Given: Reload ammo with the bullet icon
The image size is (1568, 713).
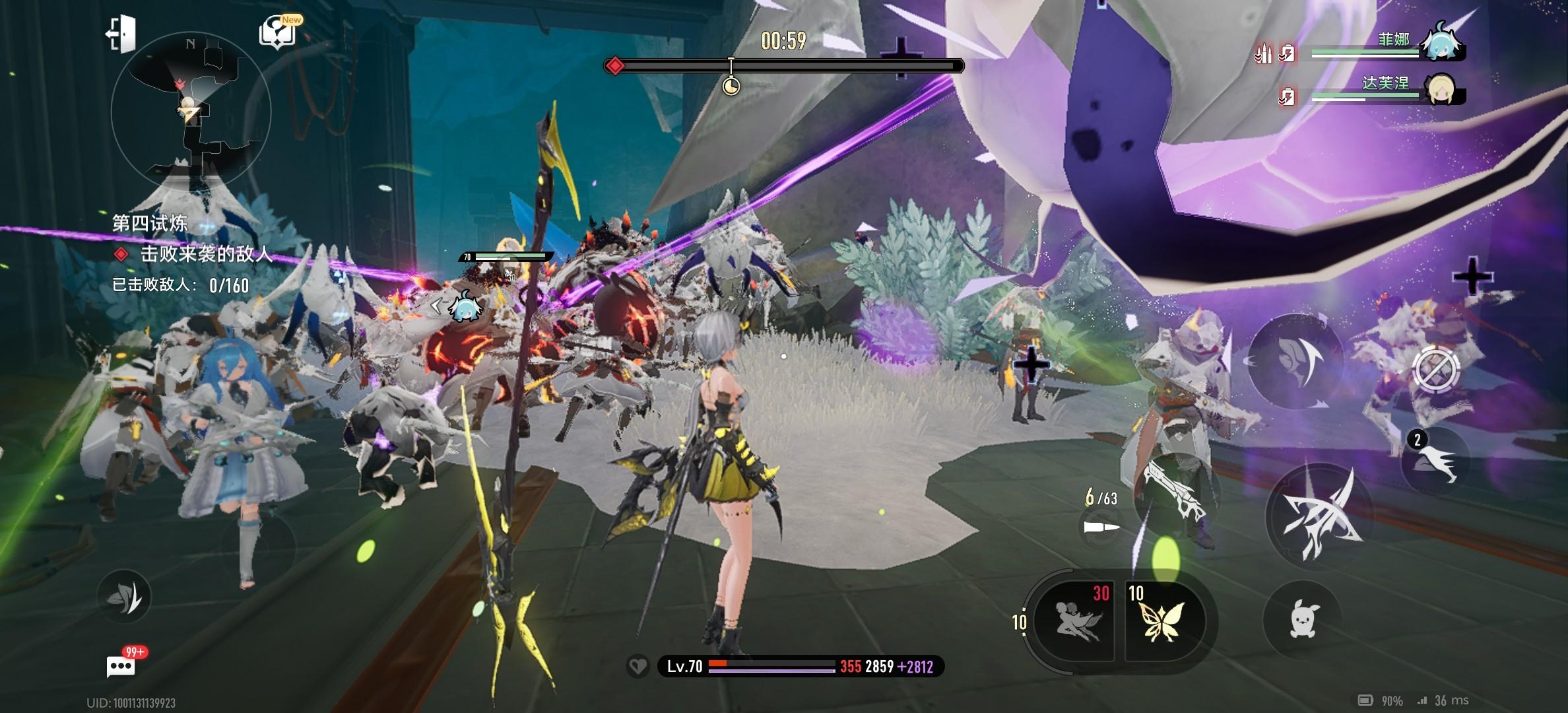Looking at the screenshot, I should pyautogui.click(x=1102, y=527).
